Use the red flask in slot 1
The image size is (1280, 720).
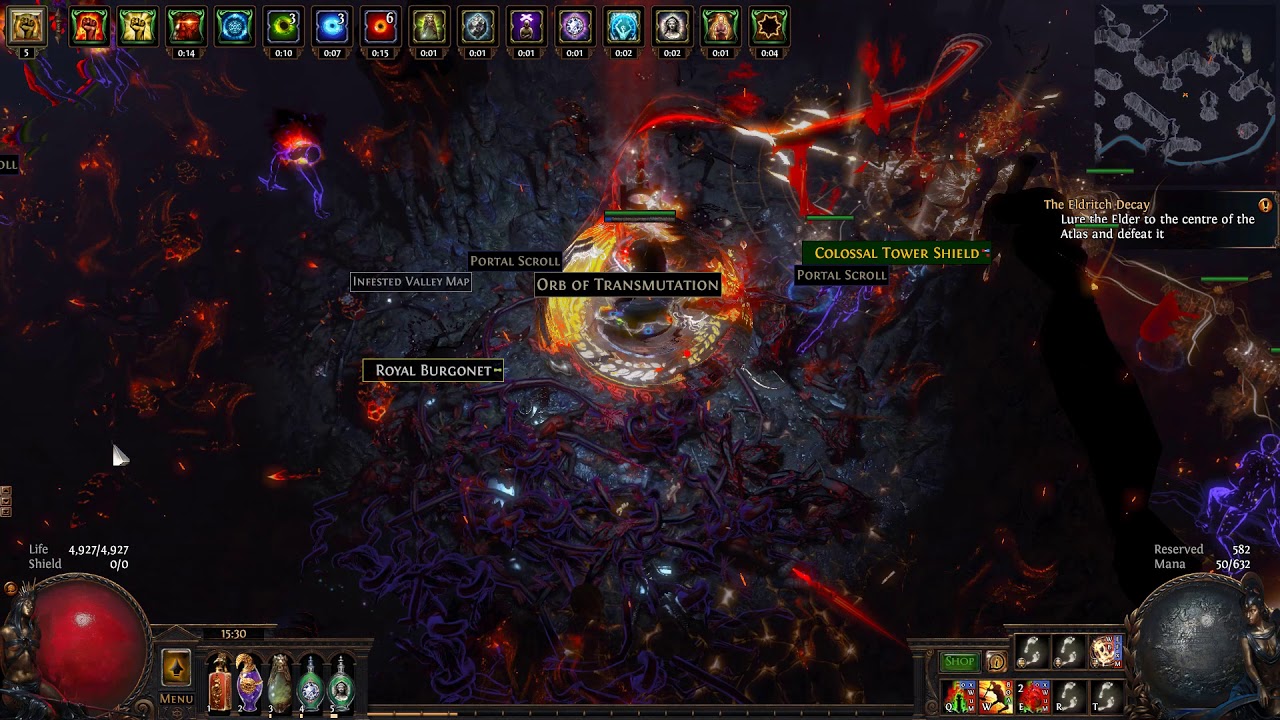(219, 684)
